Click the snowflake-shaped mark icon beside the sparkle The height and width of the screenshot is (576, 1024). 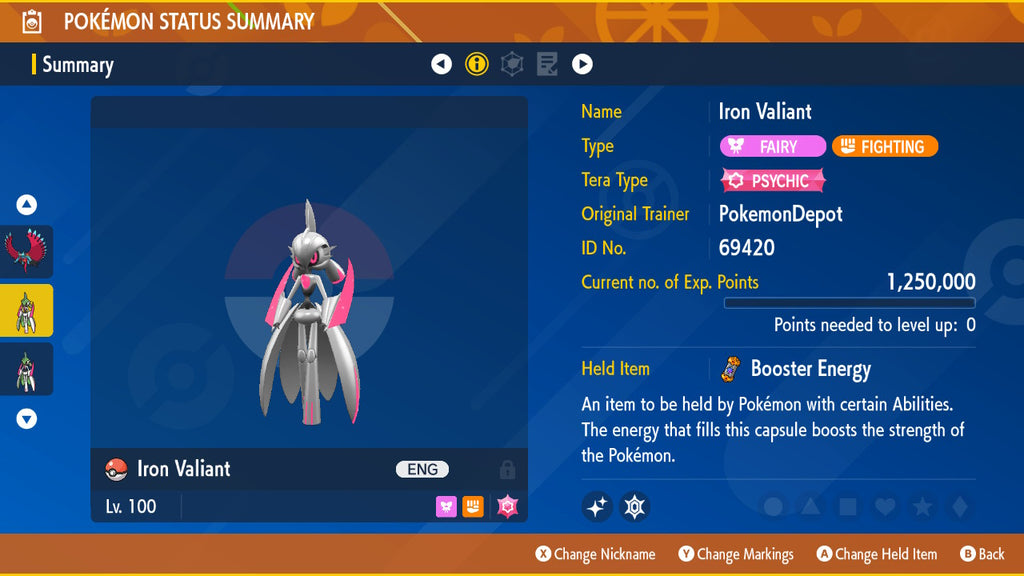[635, 506]
